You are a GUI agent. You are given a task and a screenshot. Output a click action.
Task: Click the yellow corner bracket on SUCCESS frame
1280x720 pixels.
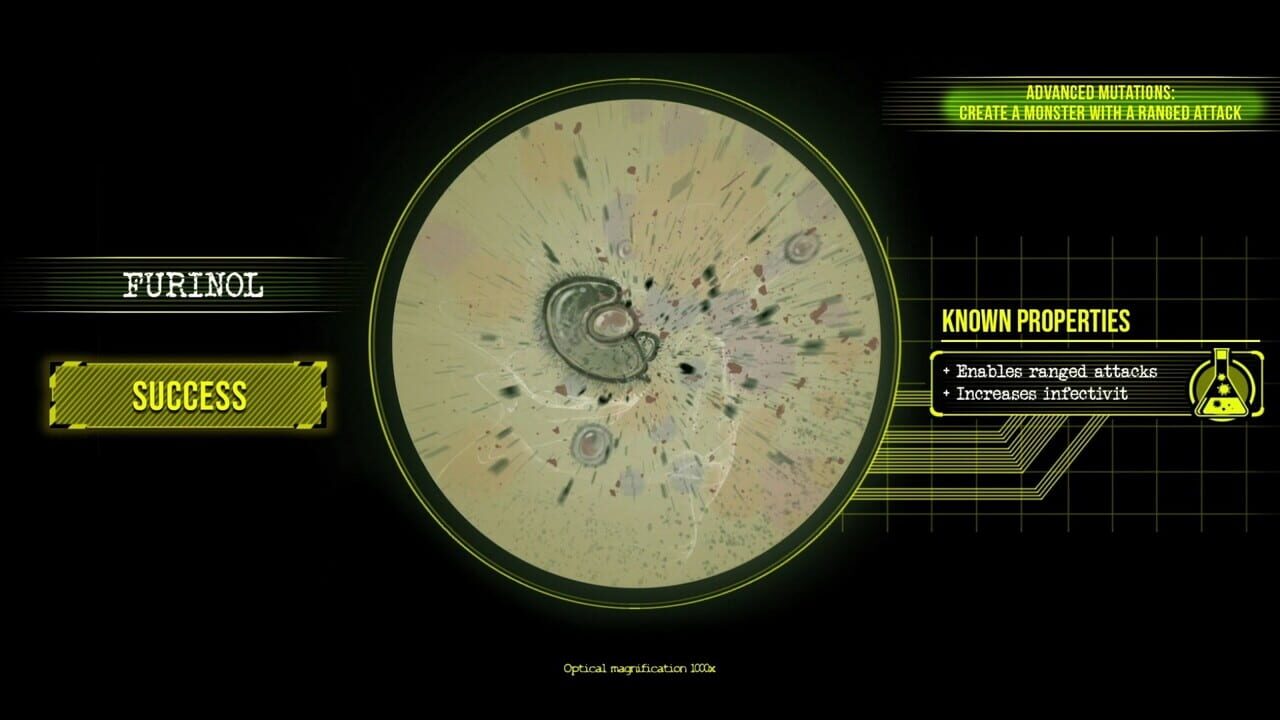(55, 366)
